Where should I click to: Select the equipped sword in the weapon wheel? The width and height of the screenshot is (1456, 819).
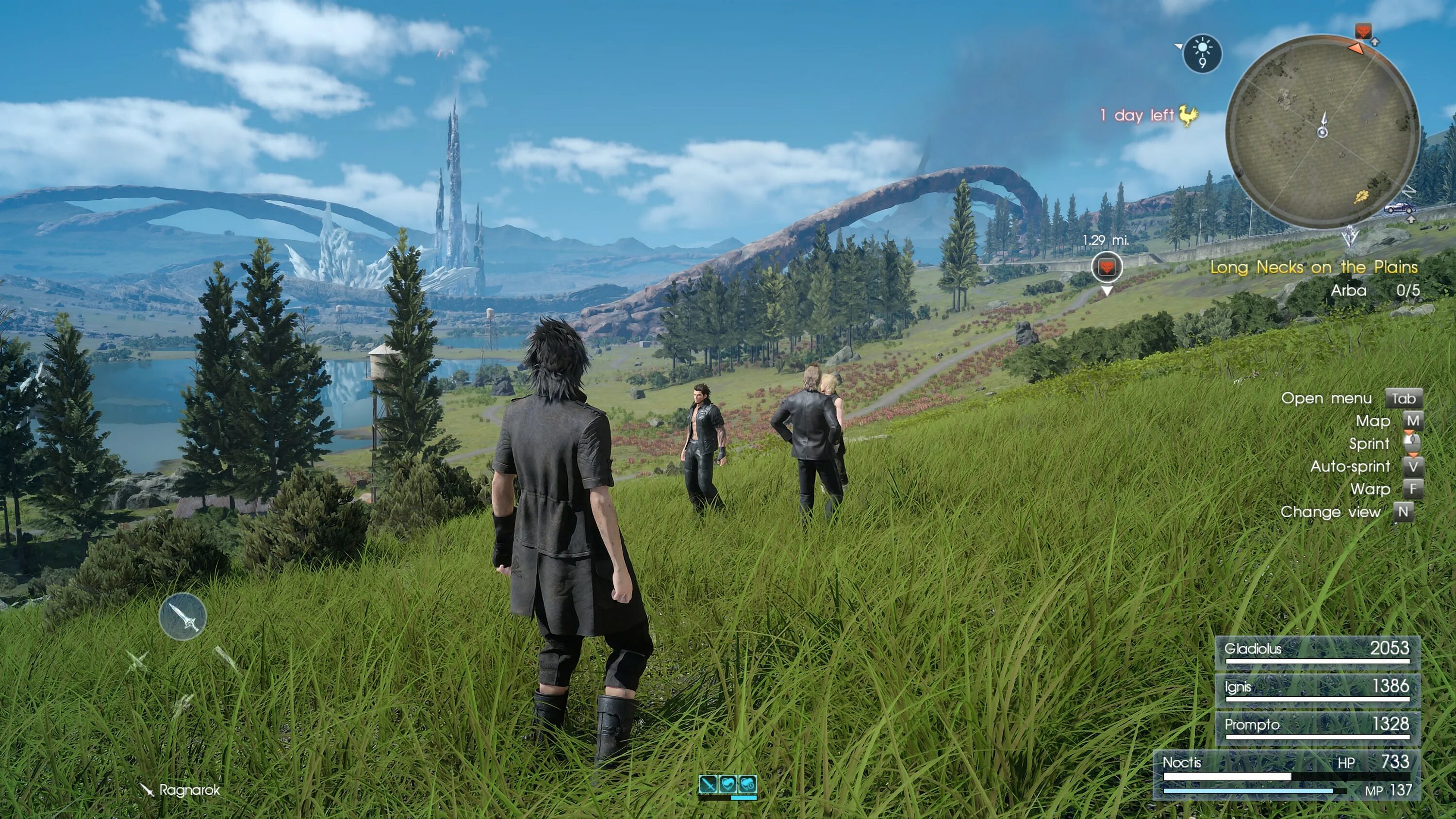click(182, 617)
